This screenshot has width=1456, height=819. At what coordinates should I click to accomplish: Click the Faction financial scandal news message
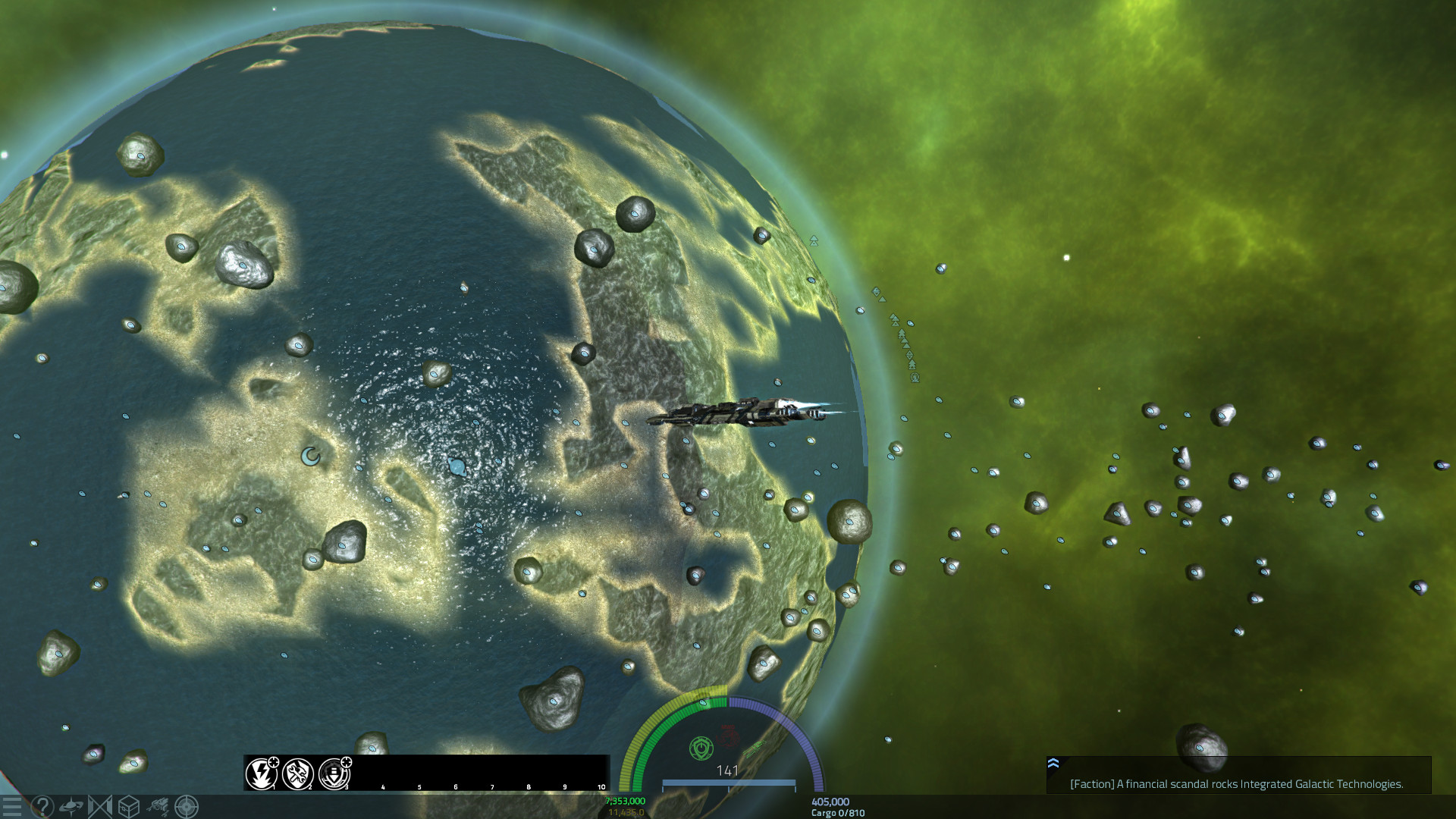[1236, 784]
